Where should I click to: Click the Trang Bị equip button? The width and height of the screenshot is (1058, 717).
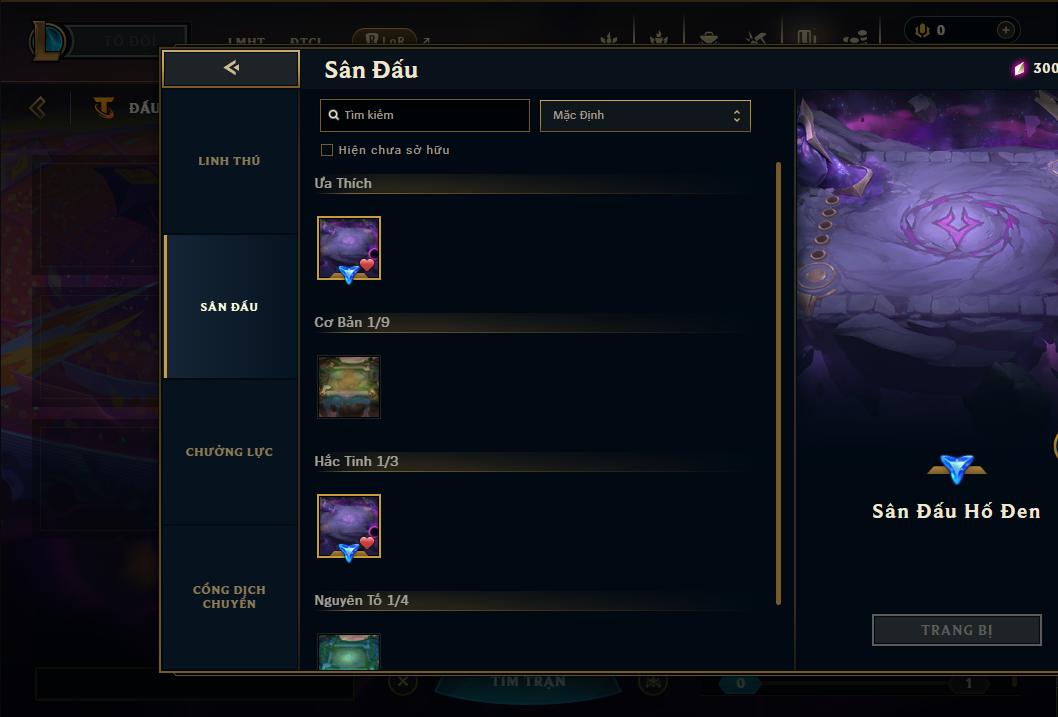tap(956, 630)
